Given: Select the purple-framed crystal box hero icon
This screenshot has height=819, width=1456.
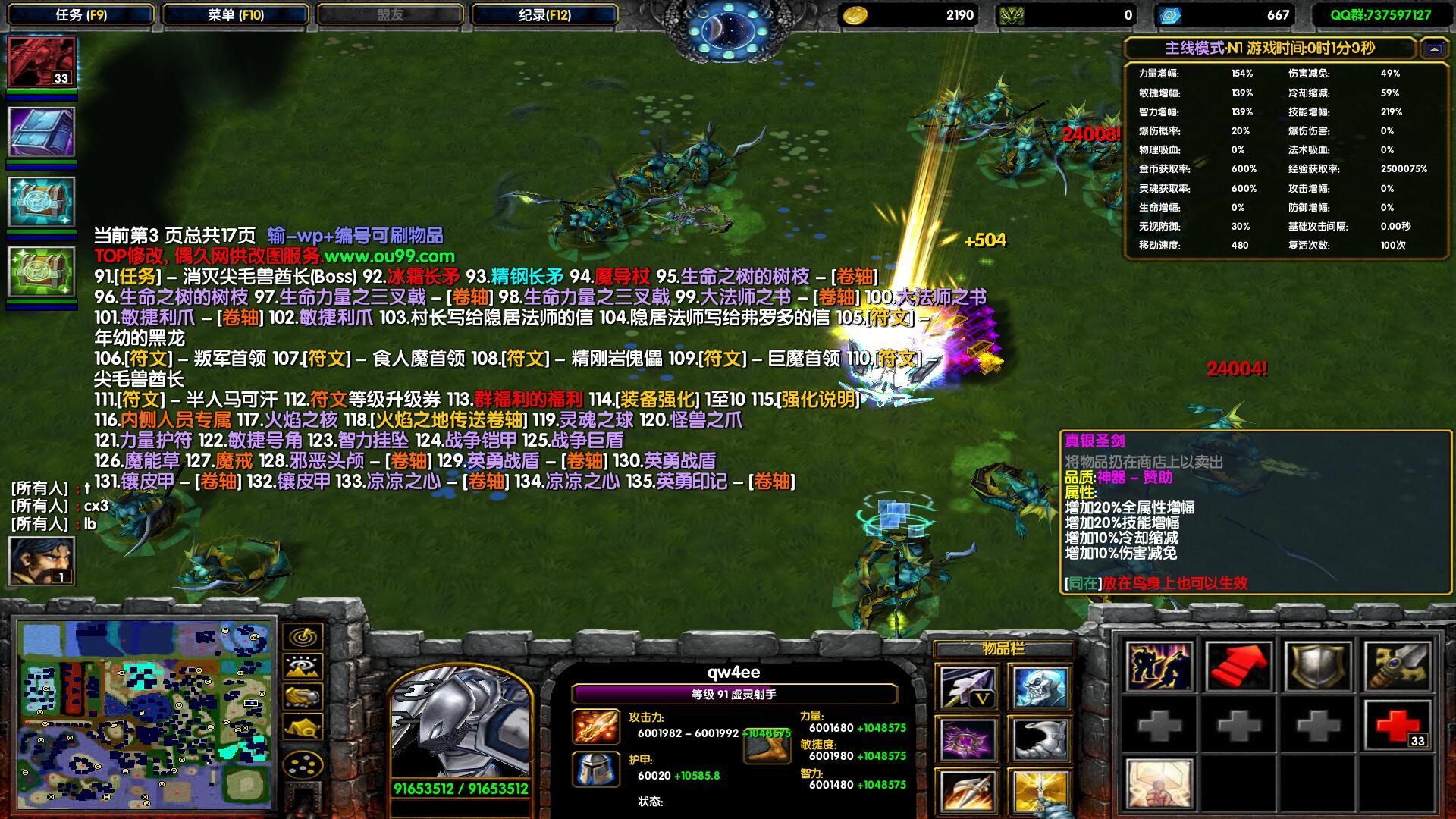Looking at the screenshot, I should point(42,132).
